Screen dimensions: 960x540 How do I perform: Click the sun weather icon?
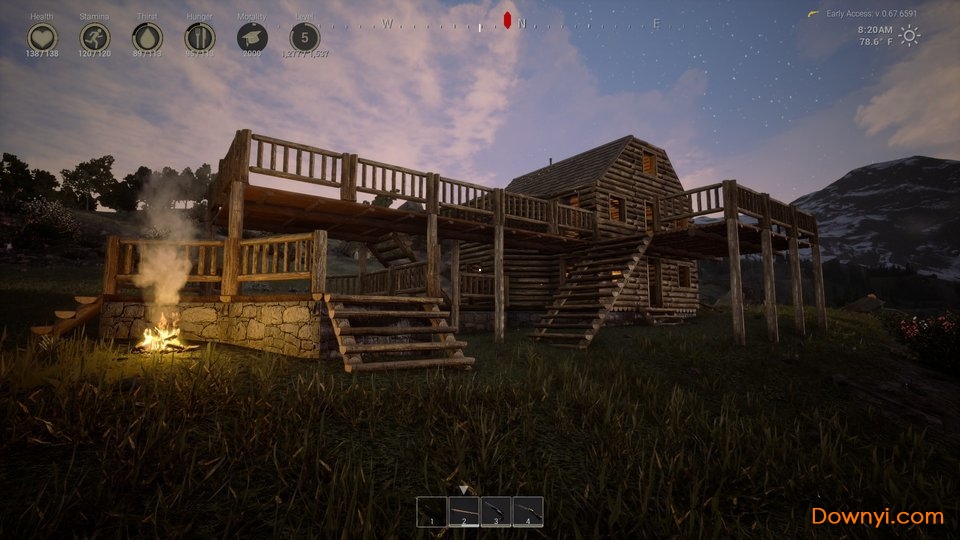[x=909, y=36]
